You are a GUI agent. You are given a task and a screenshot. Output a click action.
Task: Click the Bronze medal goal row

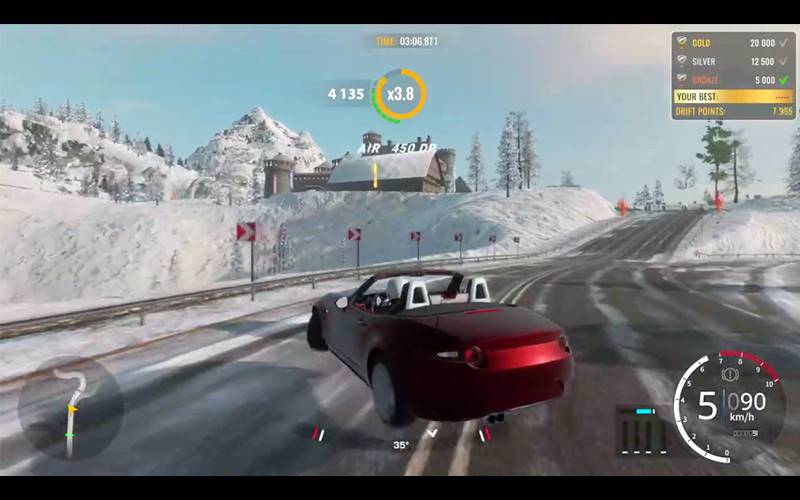coord(733,79)
